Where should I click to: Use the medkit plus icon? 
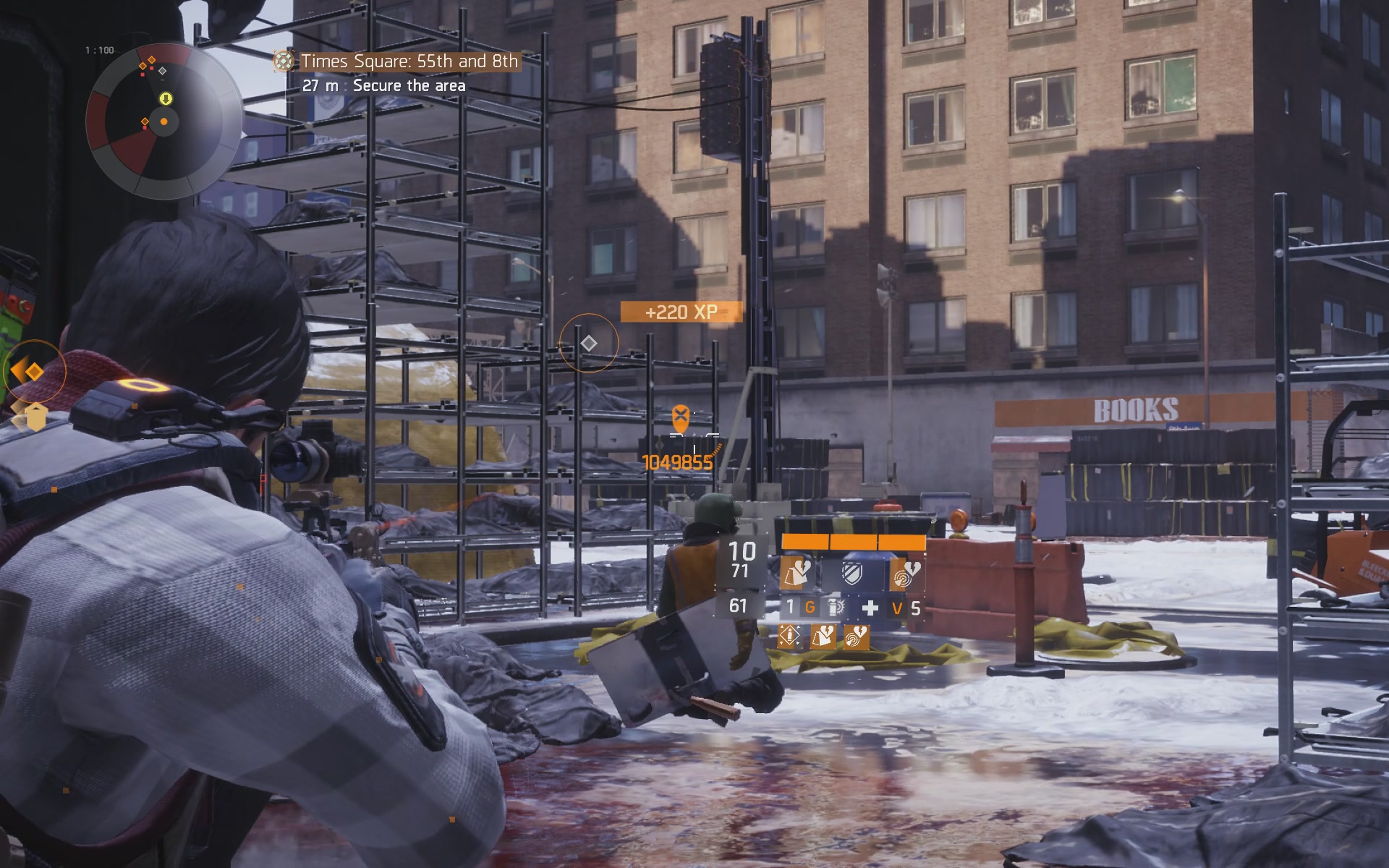[x=870, y=608]
